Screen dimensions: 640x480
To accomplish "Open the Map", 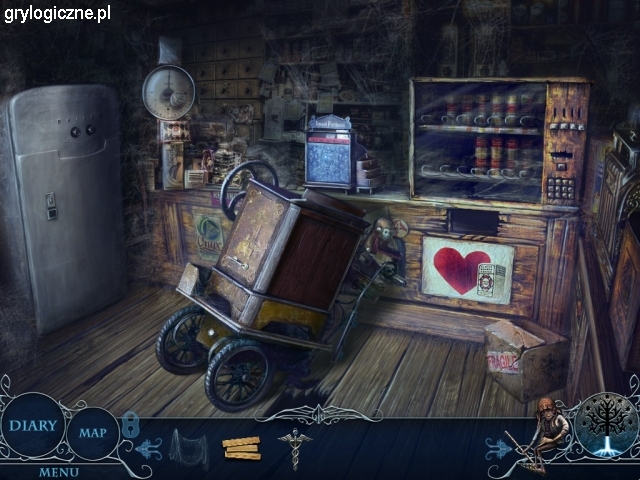I will 93,433.
